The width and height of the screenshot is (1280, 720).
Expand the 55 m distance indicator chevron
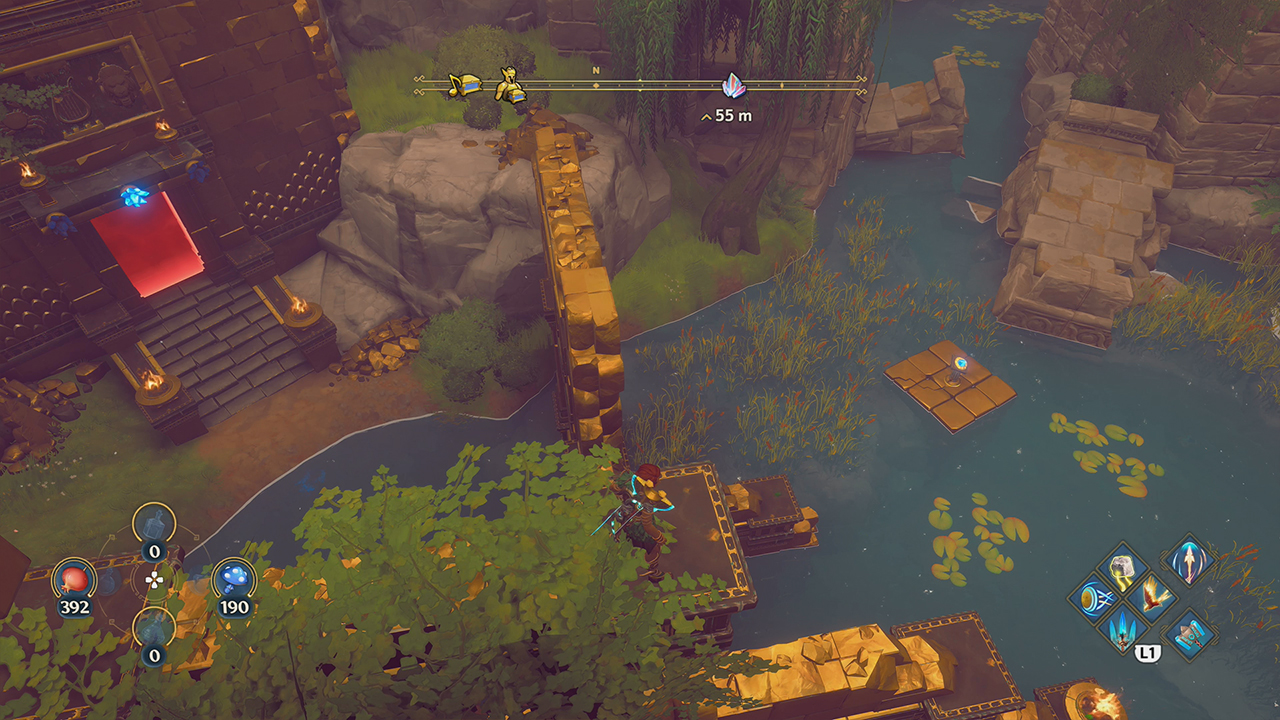click(706, 115)
